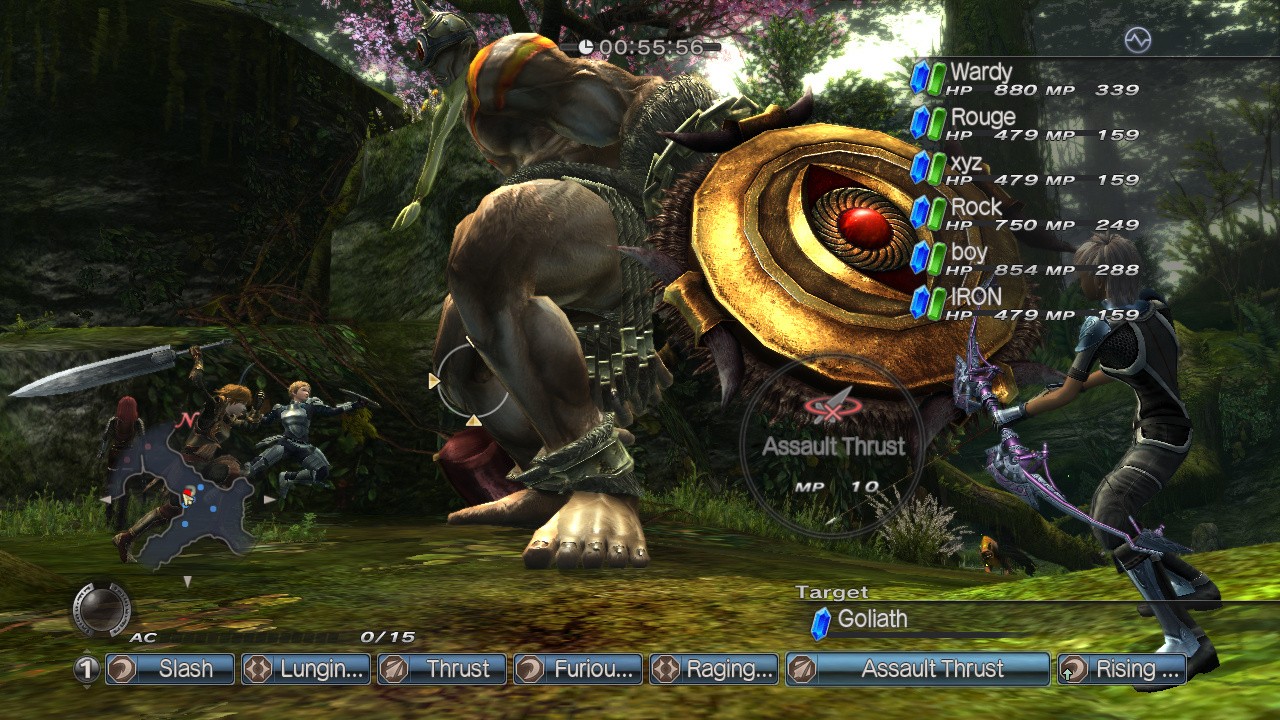Select the Slash command

tap(169, 669)
